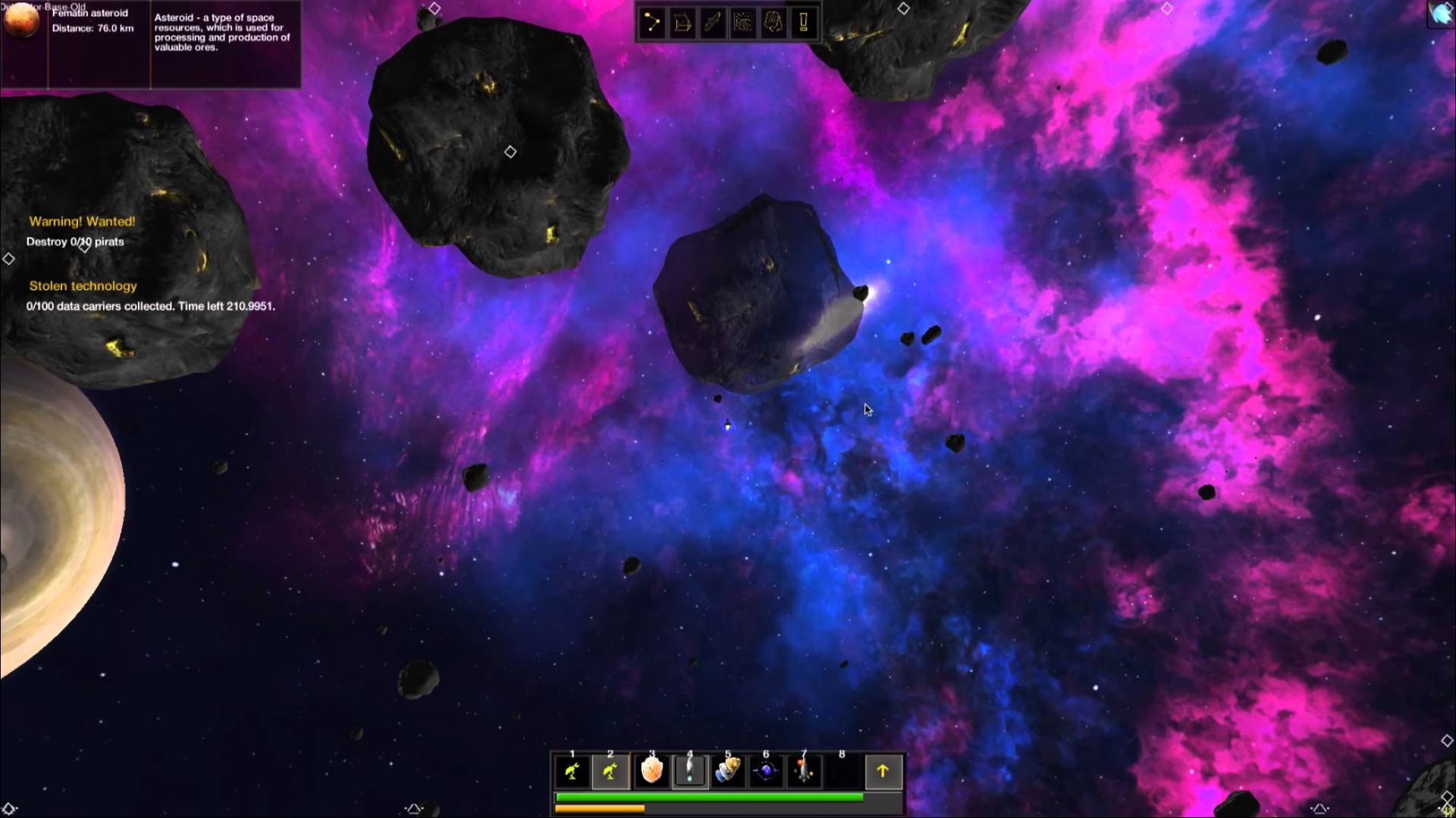Image resolution: width=1456 pixels, height=818 pixels.
Task: Select the Warning! Wanted! quest entry
Action: (82, 221)
